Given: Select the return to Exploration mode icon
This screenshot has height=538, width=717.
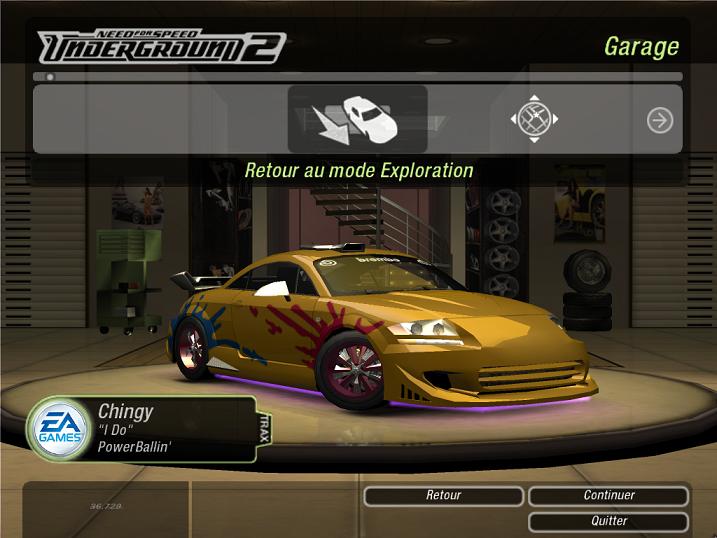Looking at the screenshot, I should [357, 119].
